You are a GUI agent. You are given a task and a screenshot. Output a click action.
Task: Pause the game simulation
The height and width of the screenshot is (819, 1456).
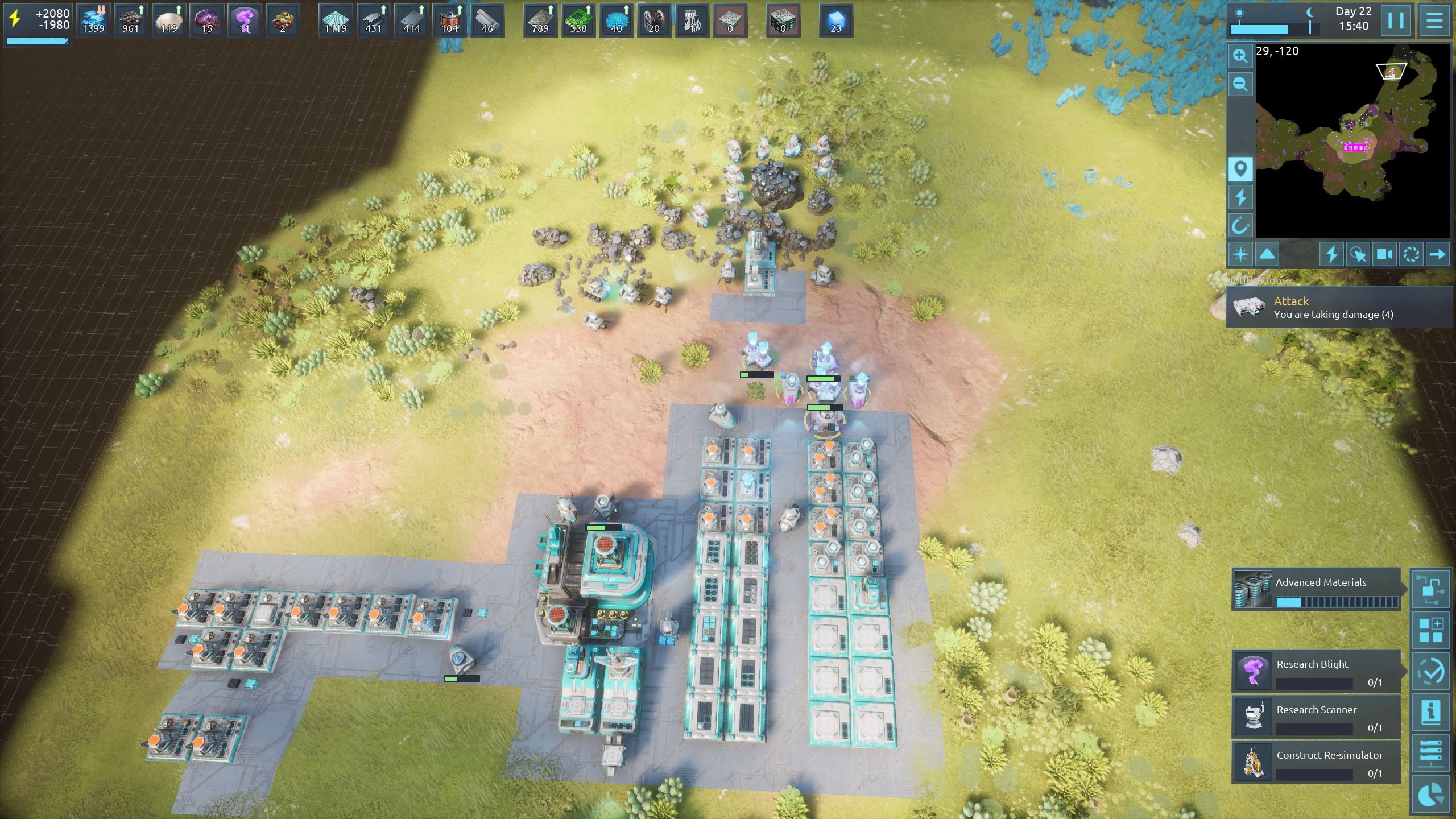(x=1396, y=20)
